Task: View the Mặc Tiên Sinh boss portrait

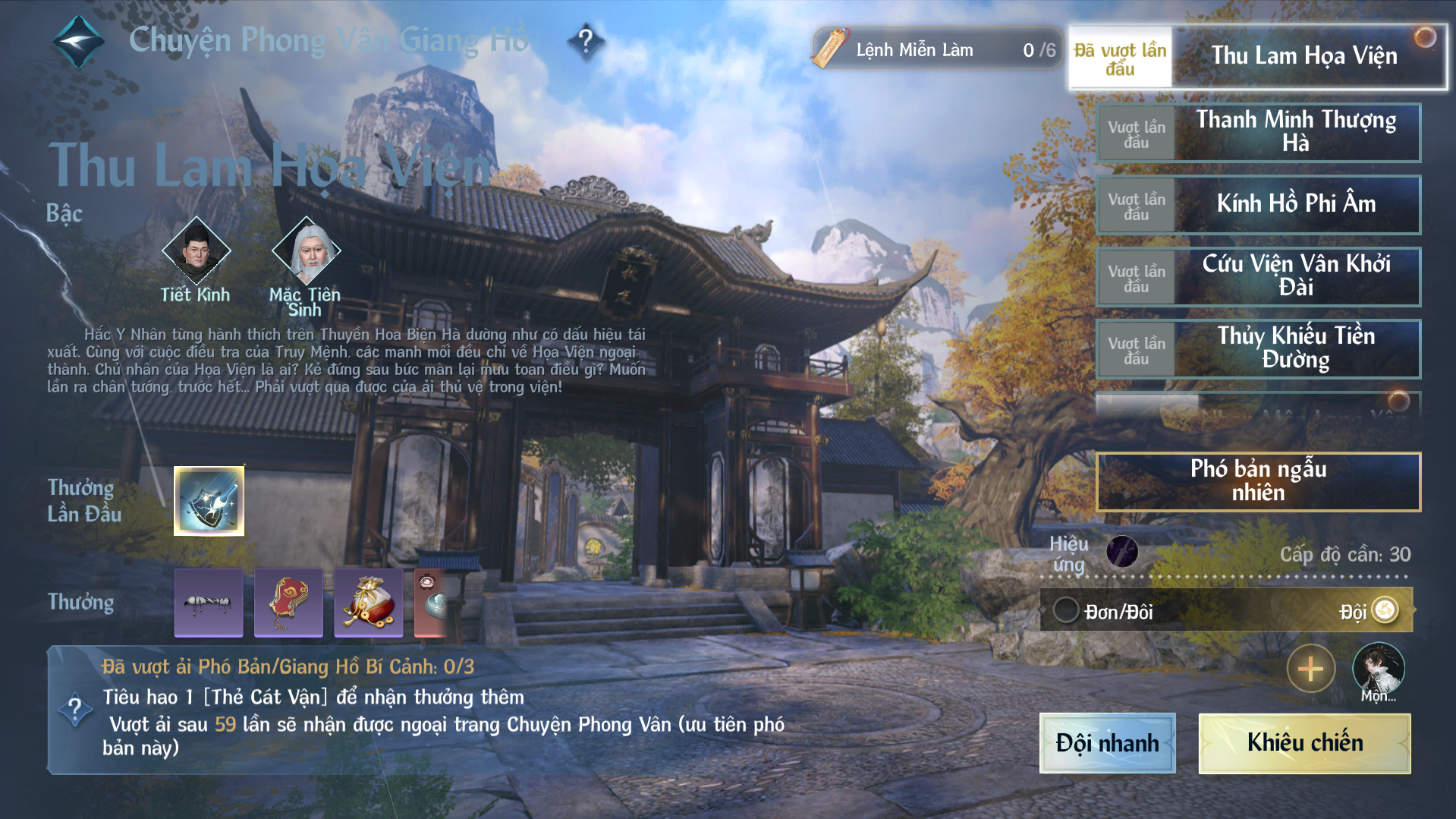Action: [x=307, y=250]
